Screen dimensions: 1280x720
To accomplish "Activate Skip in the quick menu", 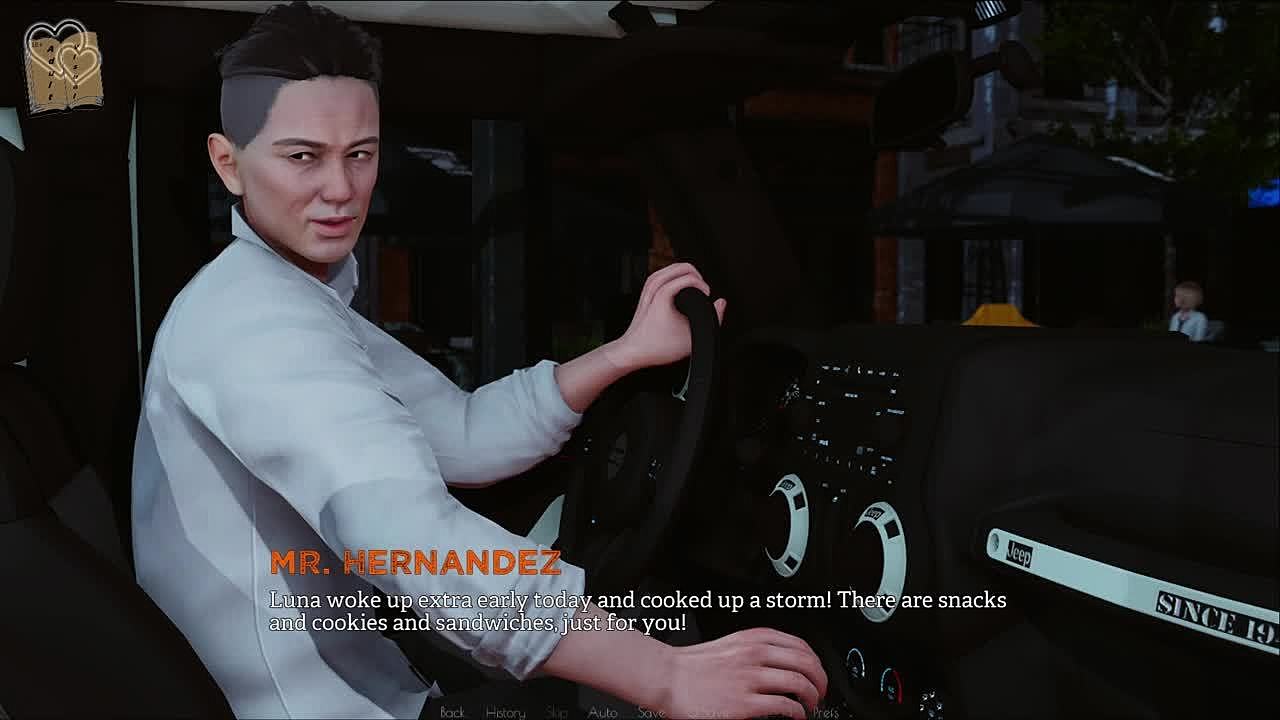I will tap(557, 712).
